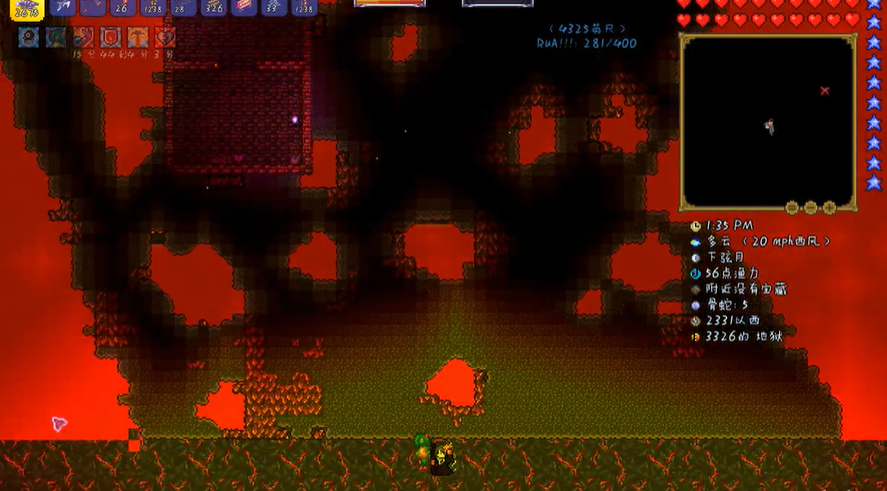Select the pink item hotbar slot
Screen dimensions: 887x491
click(x=244, y=7)
